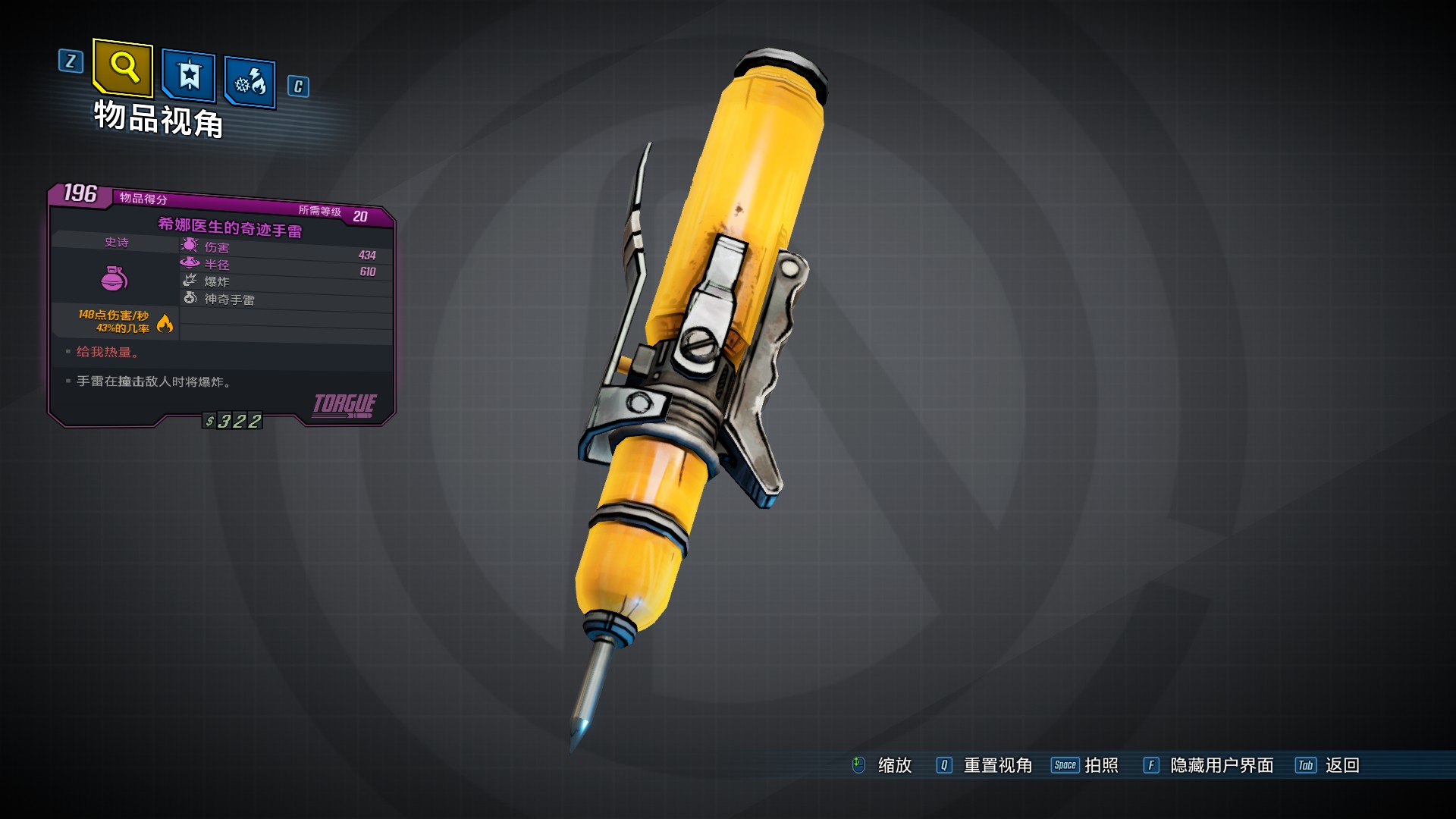Switch to the star badge tab

pyautogui.click(x=189, y=76)
